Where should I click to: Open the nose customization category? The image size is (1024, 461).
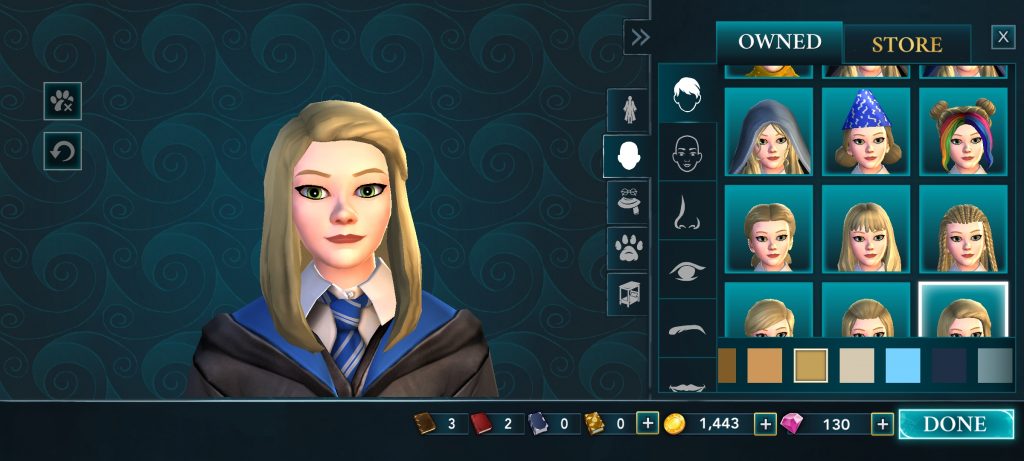click(x=687, y=212)
